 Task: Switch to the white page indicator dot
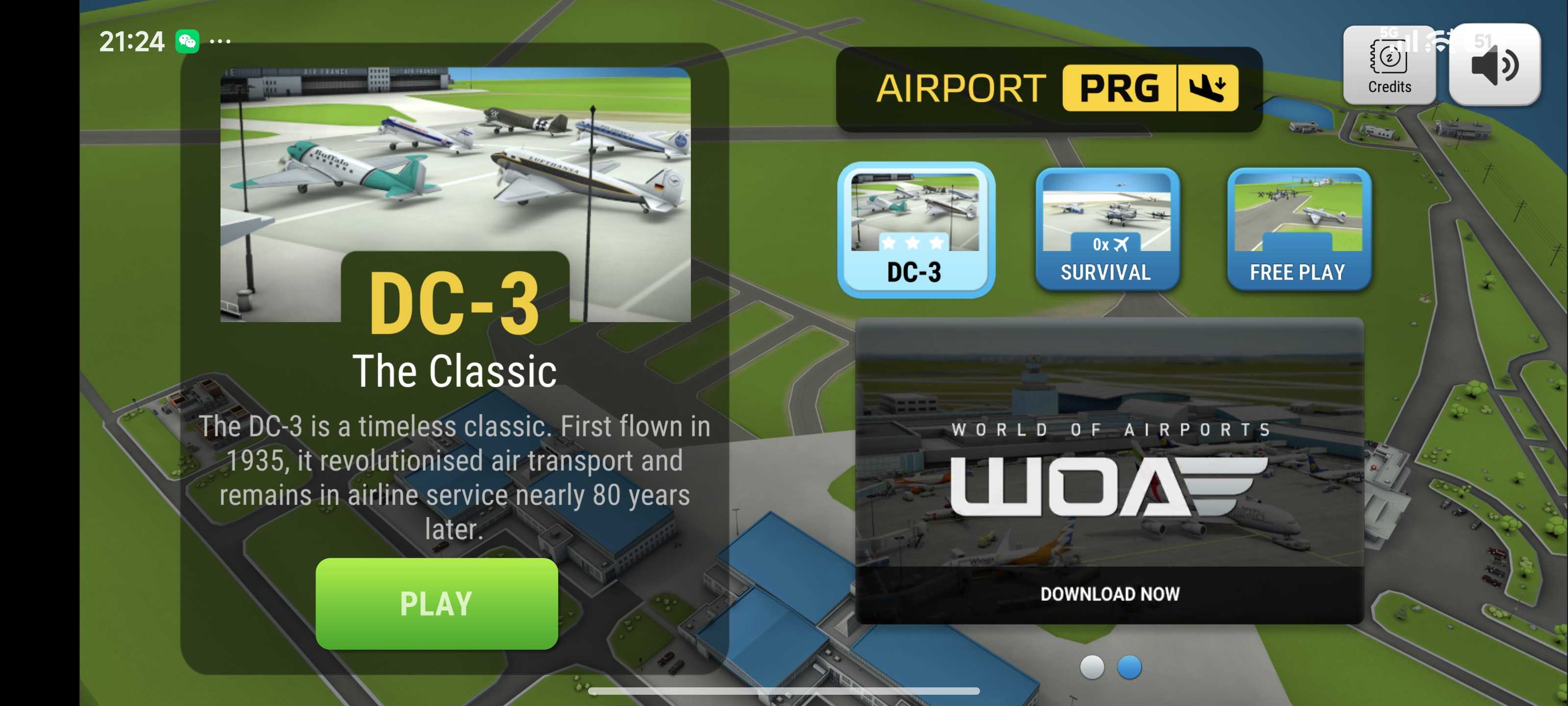click(x=1091, y=667)
